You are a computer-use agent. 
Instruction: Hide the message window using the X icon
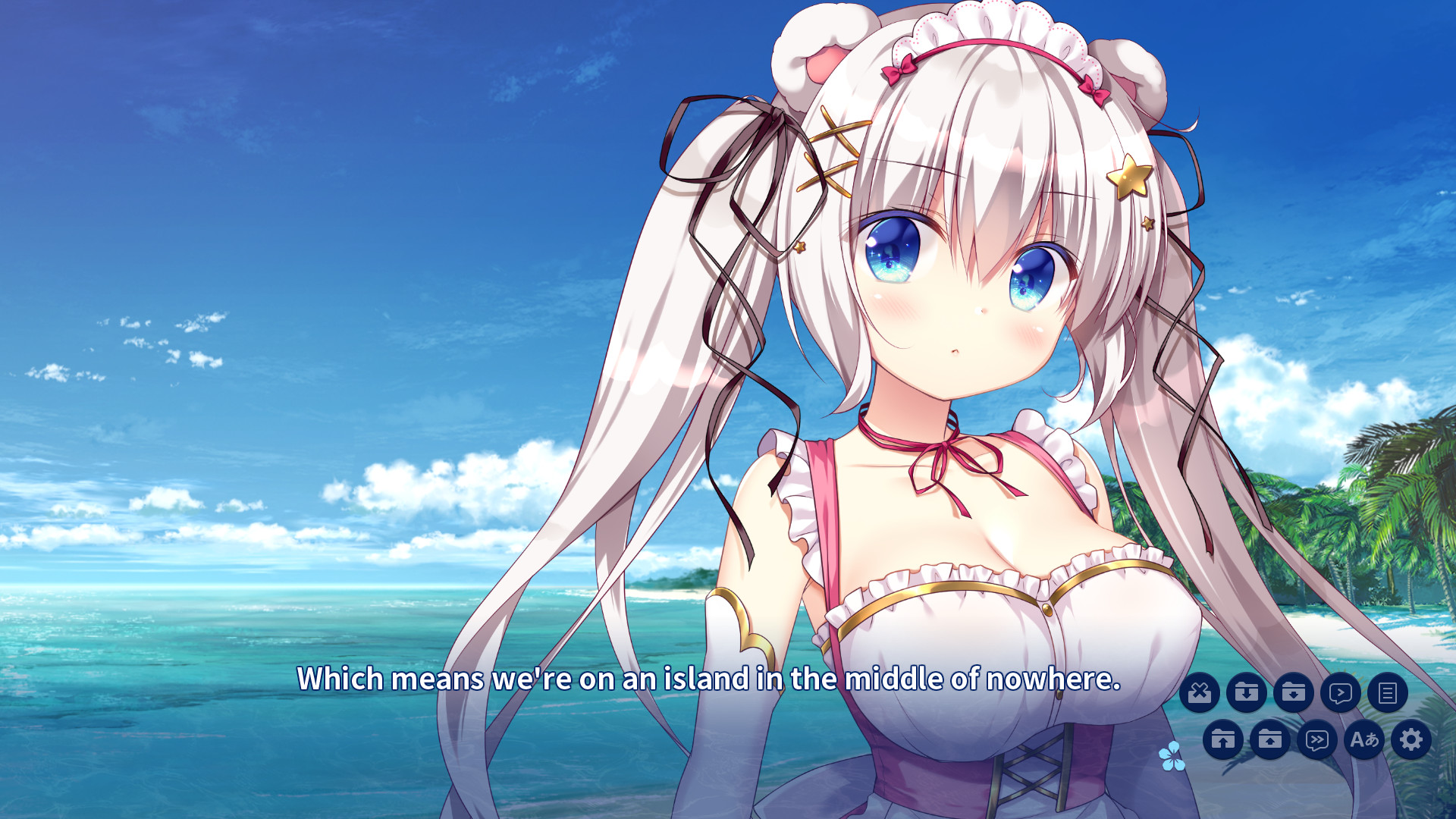point(1200,692)
